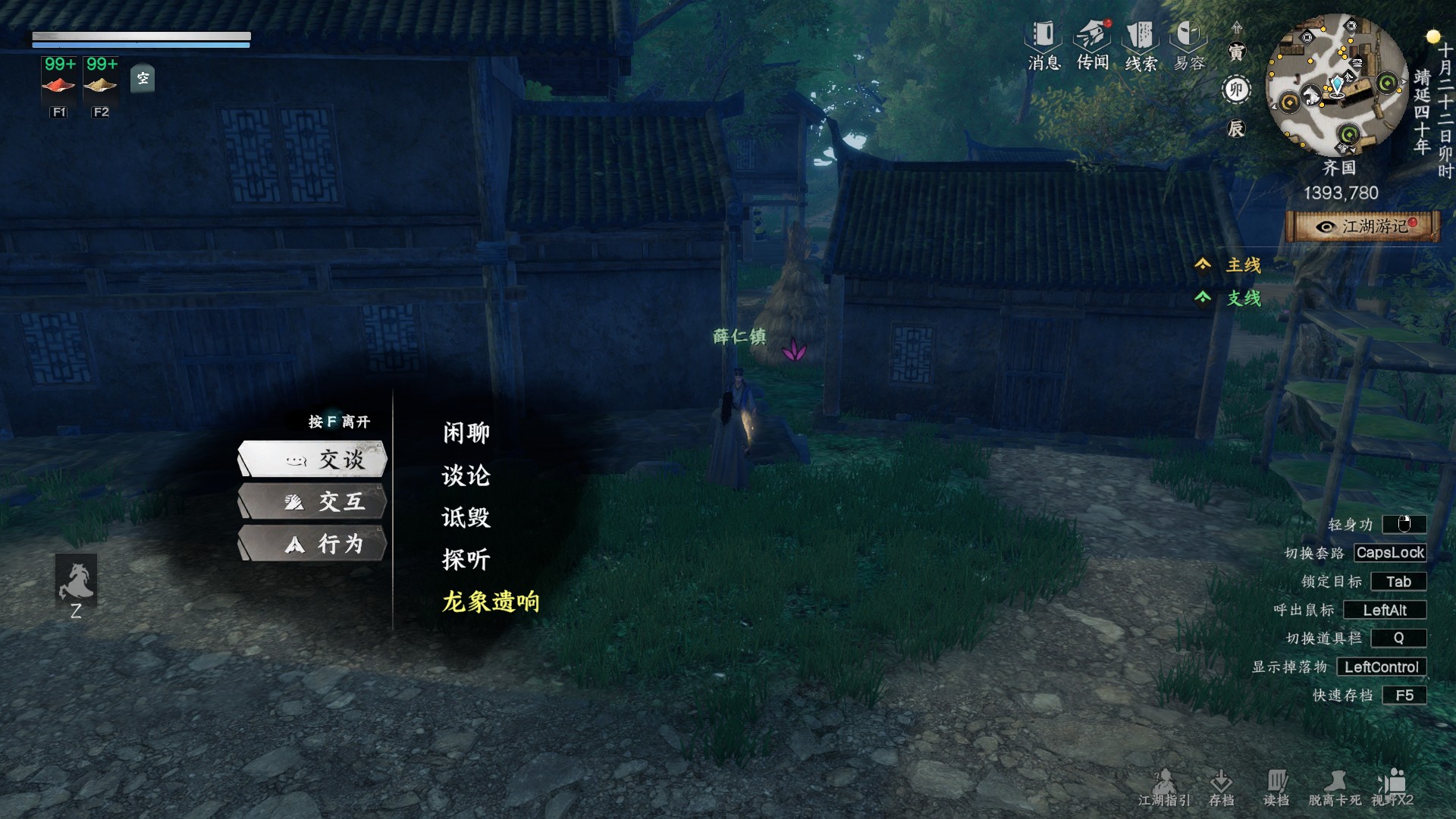Select the yellow 龙象遗响 quest option
The width and height of the screenshot is (1456, 819).
[x=491, y=602]
